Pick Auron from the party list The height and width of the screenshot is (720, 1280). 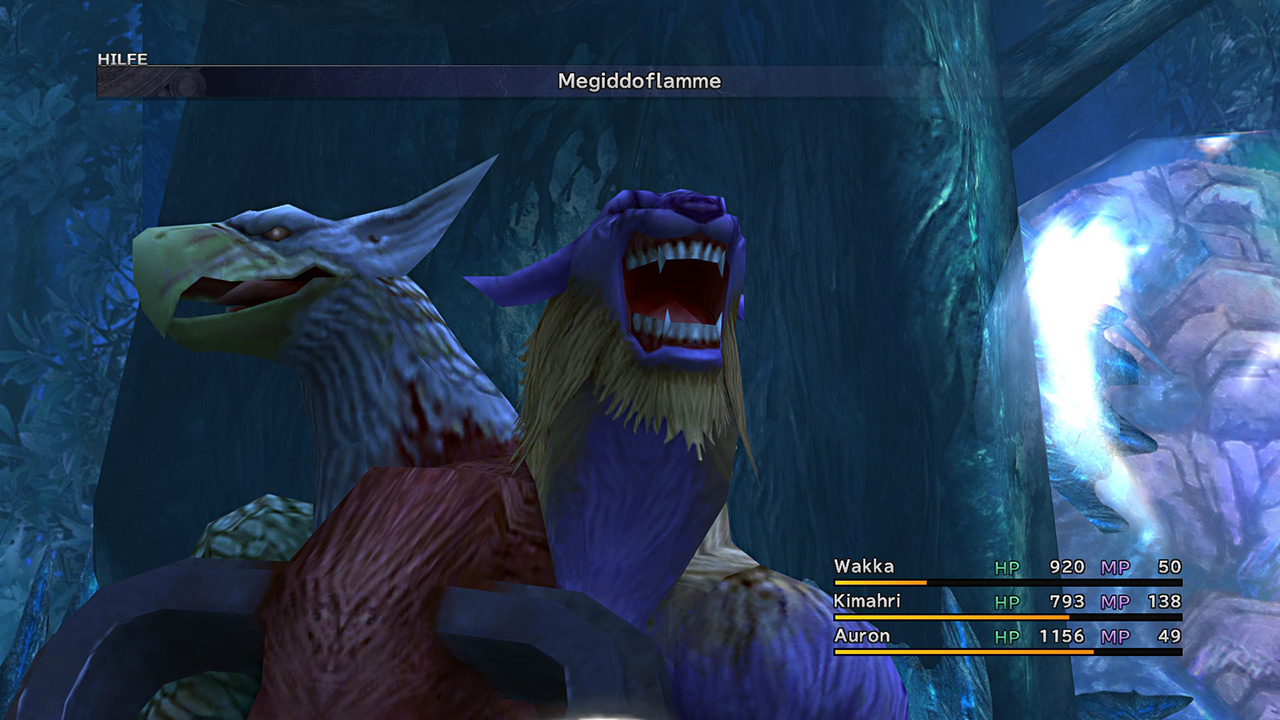862,636
